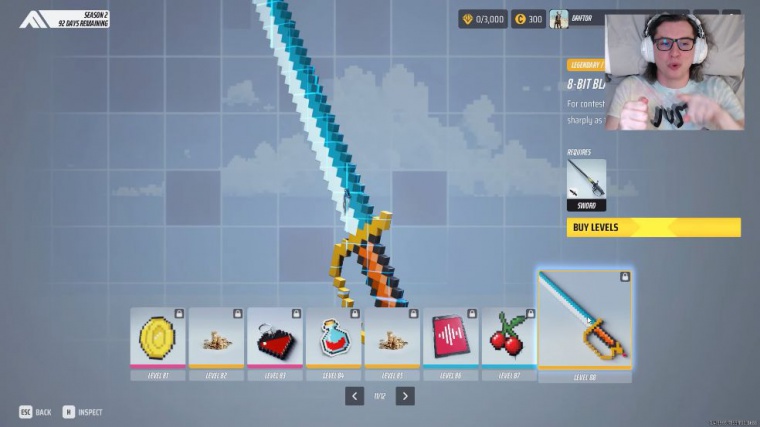The image size is (760, 427).
Task: Choose the Level 87 cherries reward
Action: 508,340
